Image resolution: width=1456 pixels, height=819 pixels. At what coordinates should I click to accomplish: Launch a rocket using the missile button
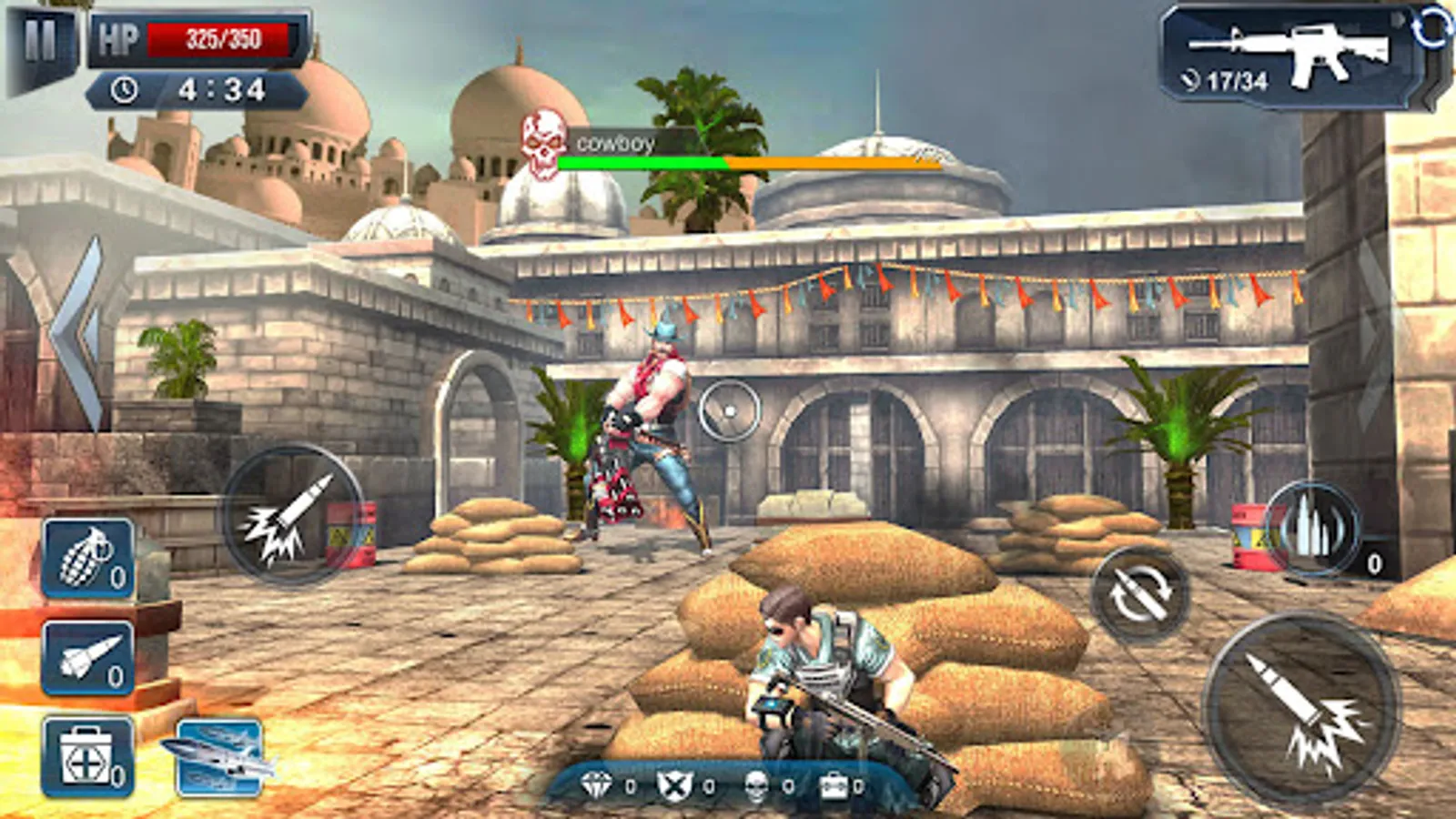point(88,658)
